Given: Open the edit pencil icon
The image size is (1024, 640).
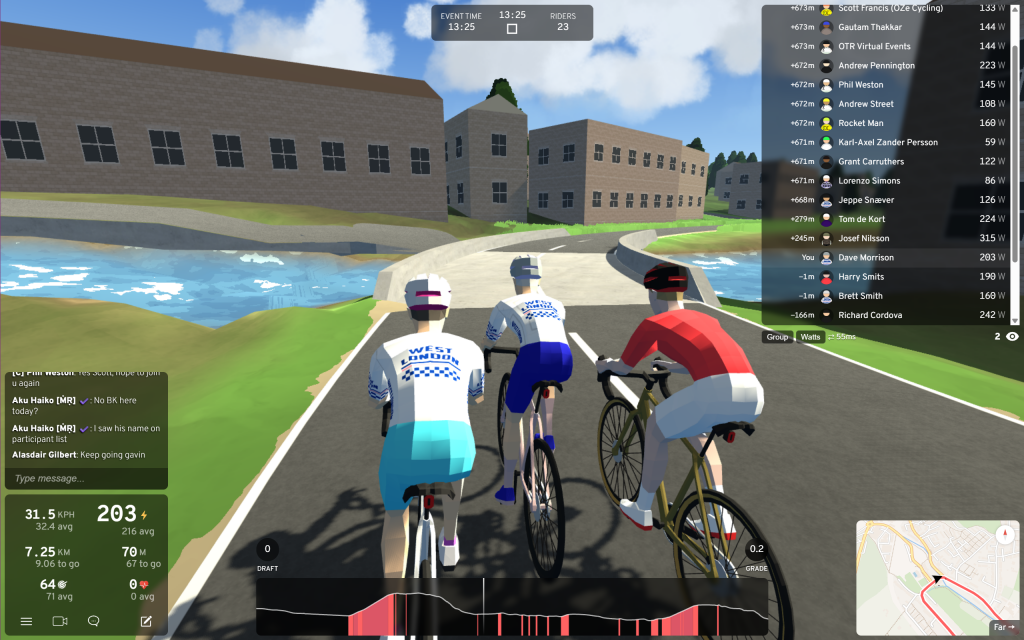Looking at the screenshot, I should click(x=146, y=621).
